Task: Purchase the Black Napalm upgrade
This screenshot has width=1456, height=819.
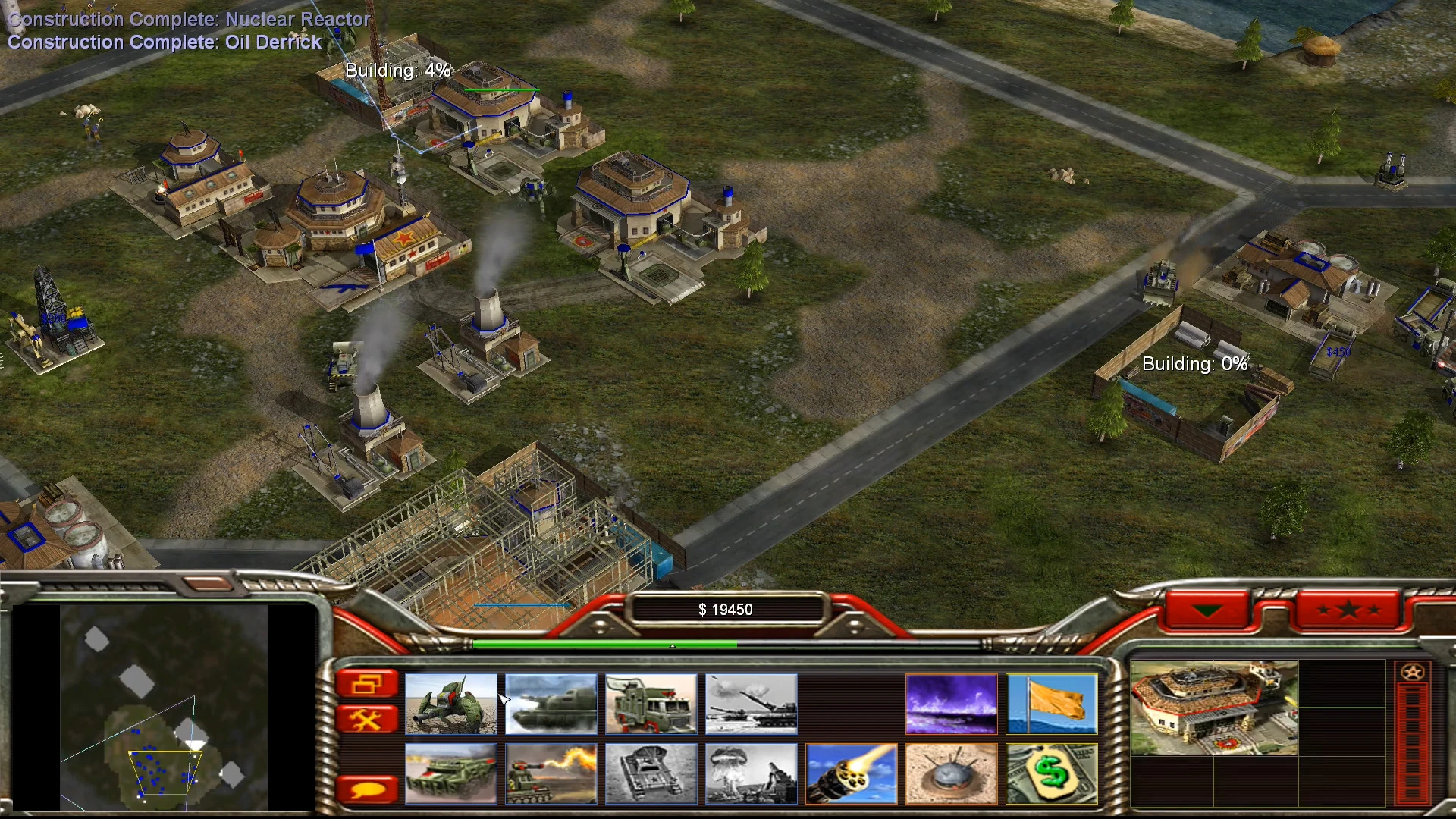Action: (952, 704)
